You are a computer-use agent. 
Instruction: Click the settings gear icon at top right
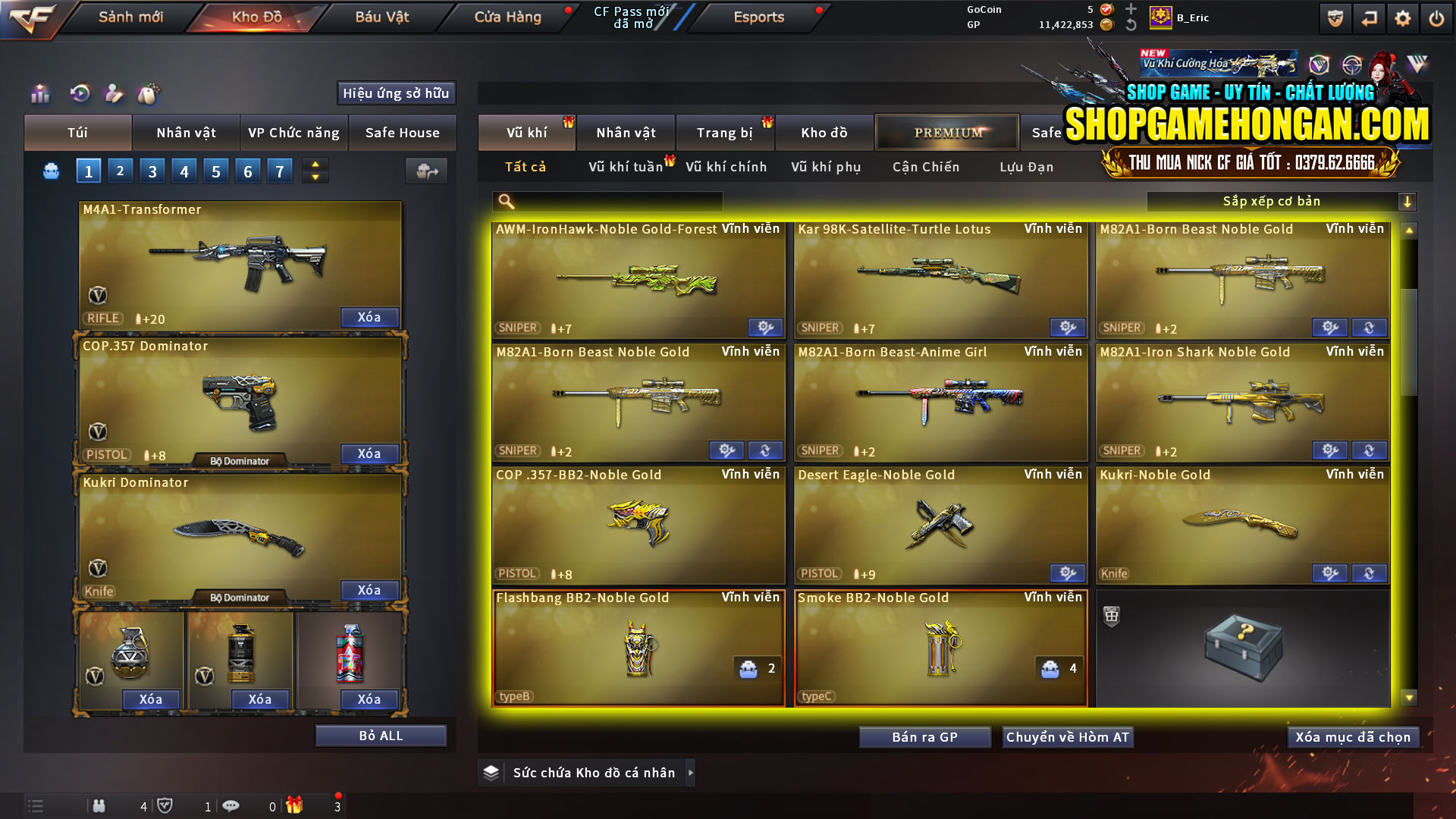tap(1403, 17)
